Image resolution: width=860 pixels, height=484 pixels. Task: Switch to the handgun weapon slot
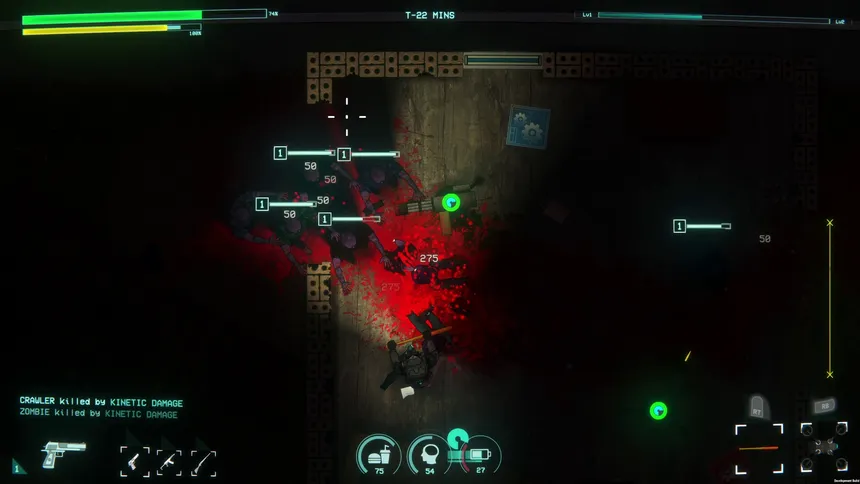click(135, 461)
